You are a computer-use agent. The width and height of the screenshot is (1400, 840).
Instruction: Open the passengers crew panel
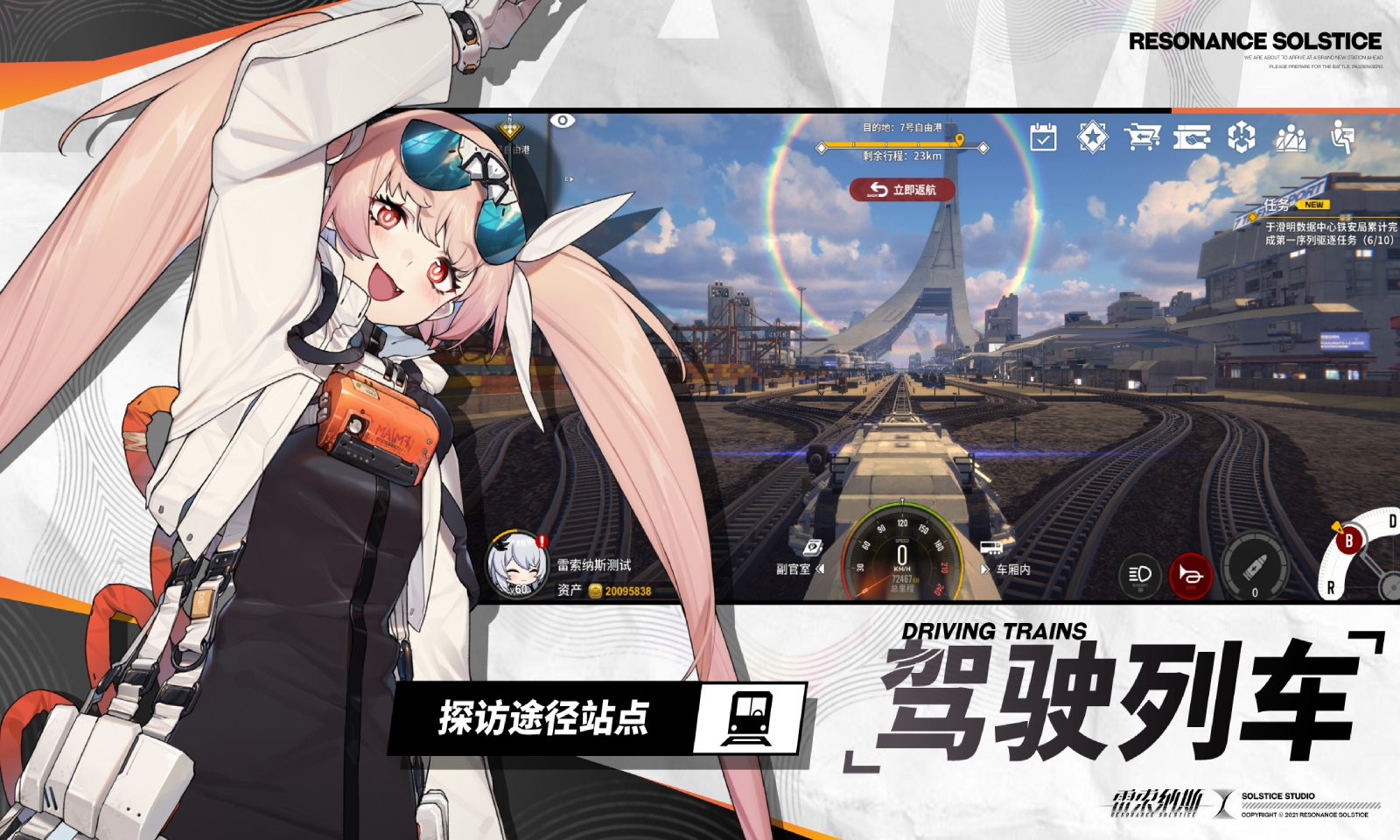tap(1291, 136)
